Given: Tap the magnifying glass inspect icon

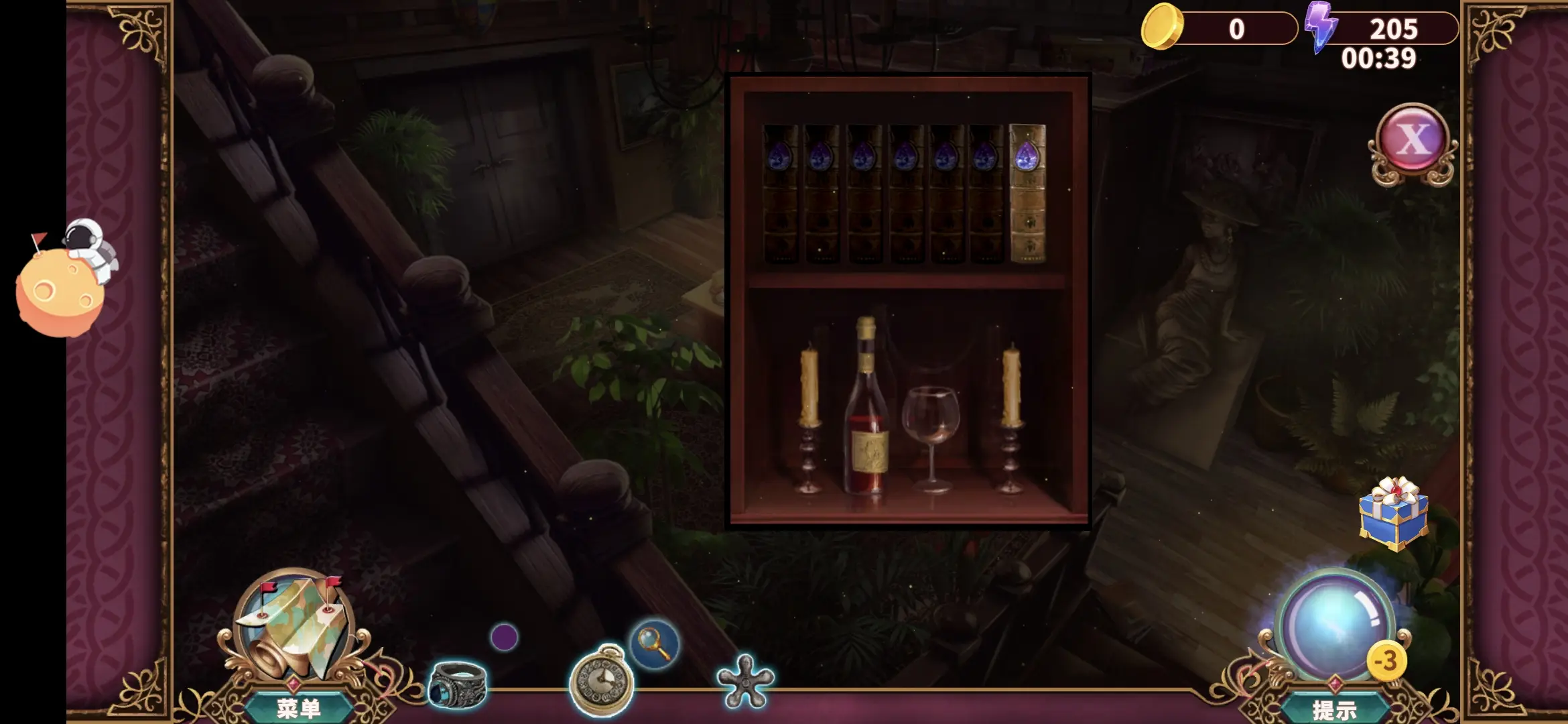Looking at the screenshot, I should point(654,643).
